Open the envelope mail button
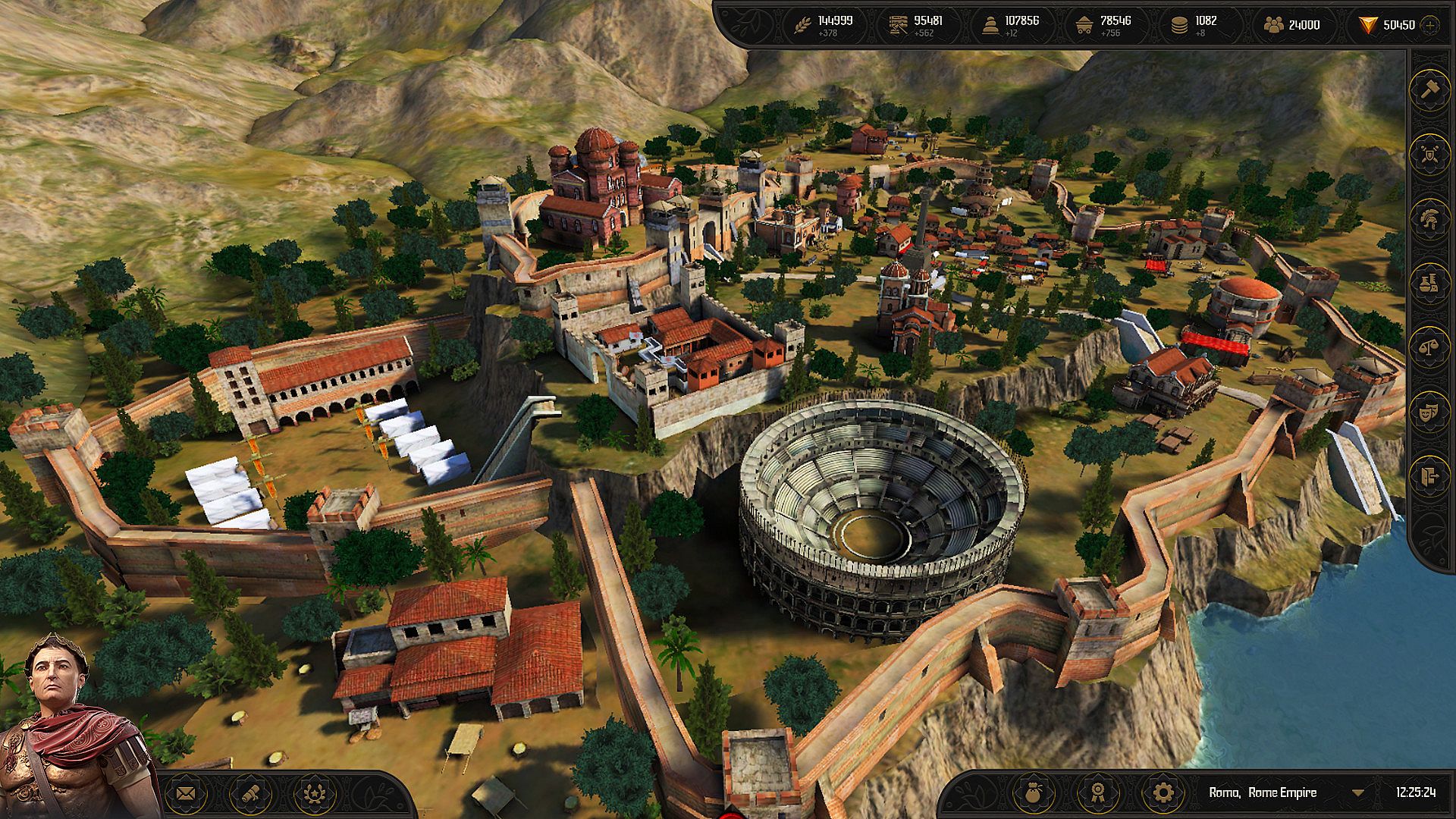 tap(186, 794)
